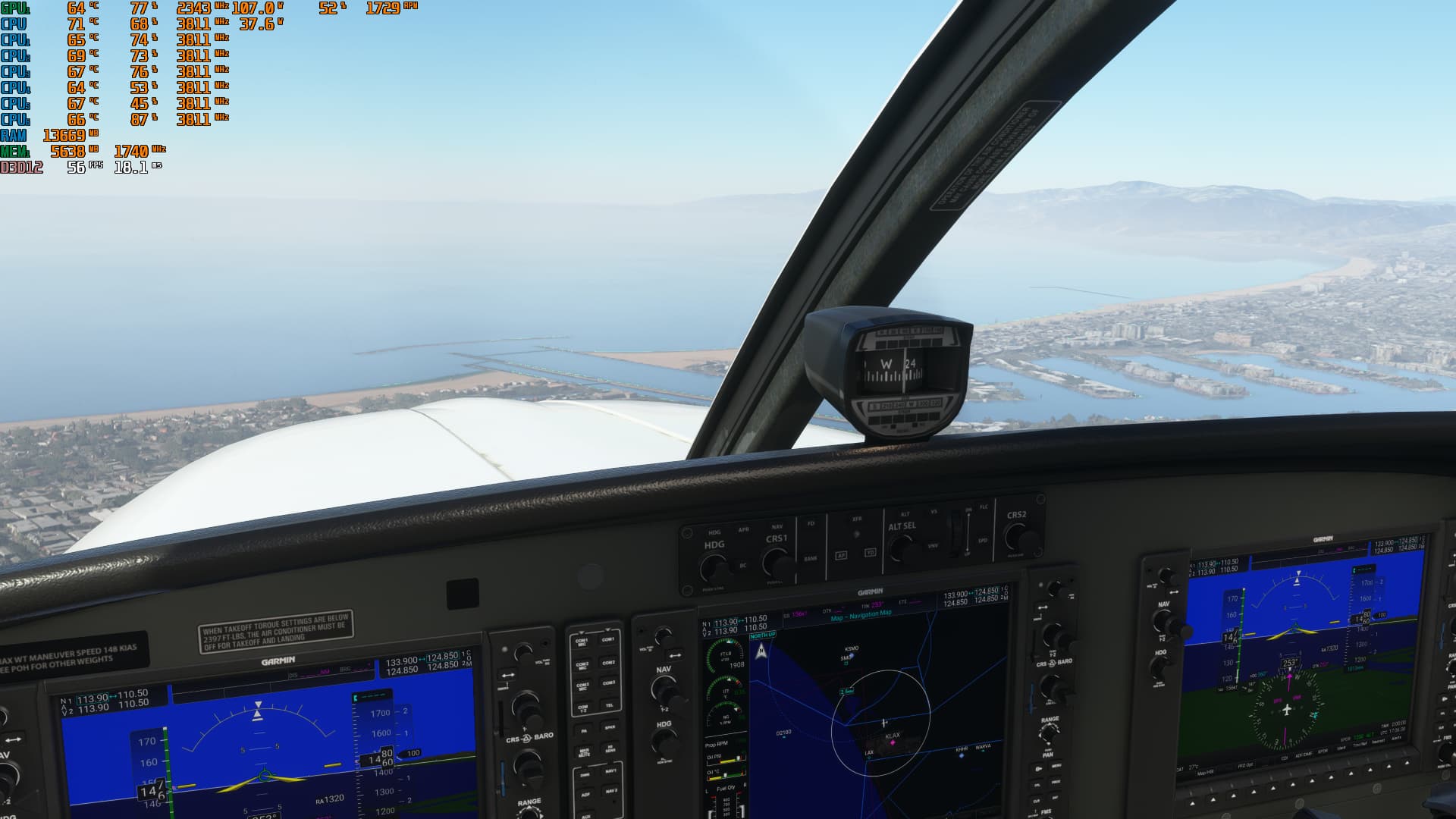Enable the BC back course button
Screen dimensions: 1456x819
coord(743,566)
